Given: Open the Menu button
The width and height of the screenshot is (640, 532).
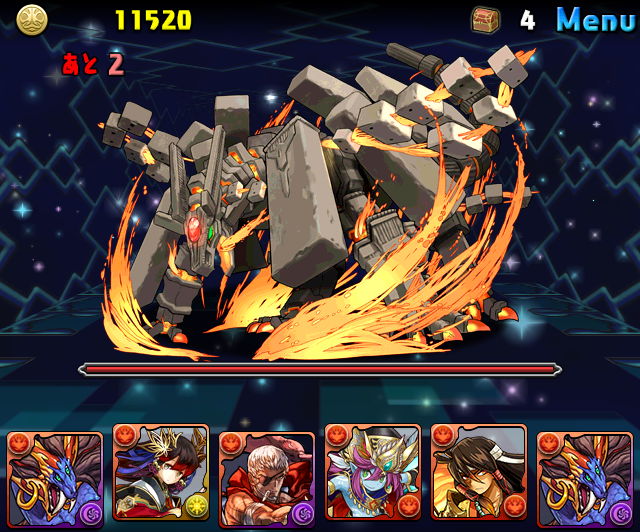Looking at the screenshot, I should coord(595,19).
